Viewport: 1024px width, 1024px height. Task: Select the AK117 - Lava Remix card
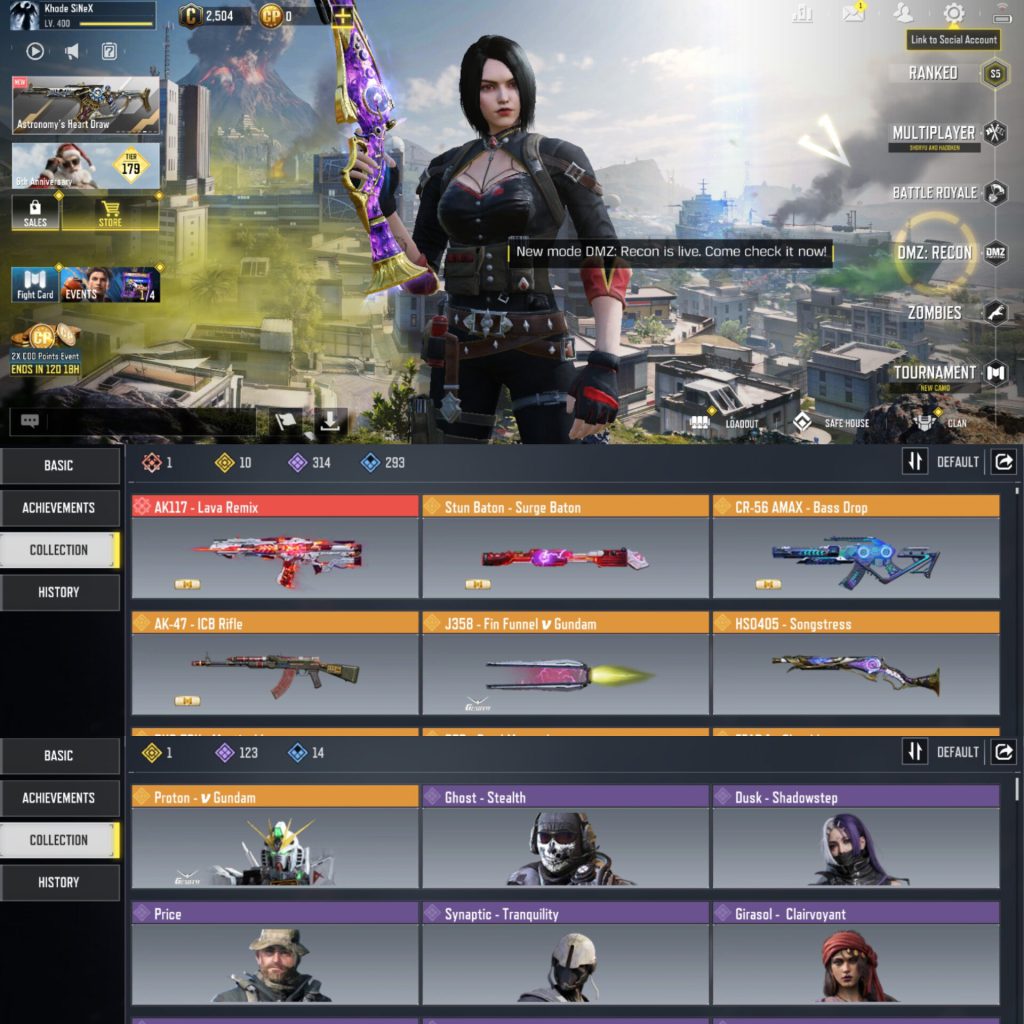point(275,547)
